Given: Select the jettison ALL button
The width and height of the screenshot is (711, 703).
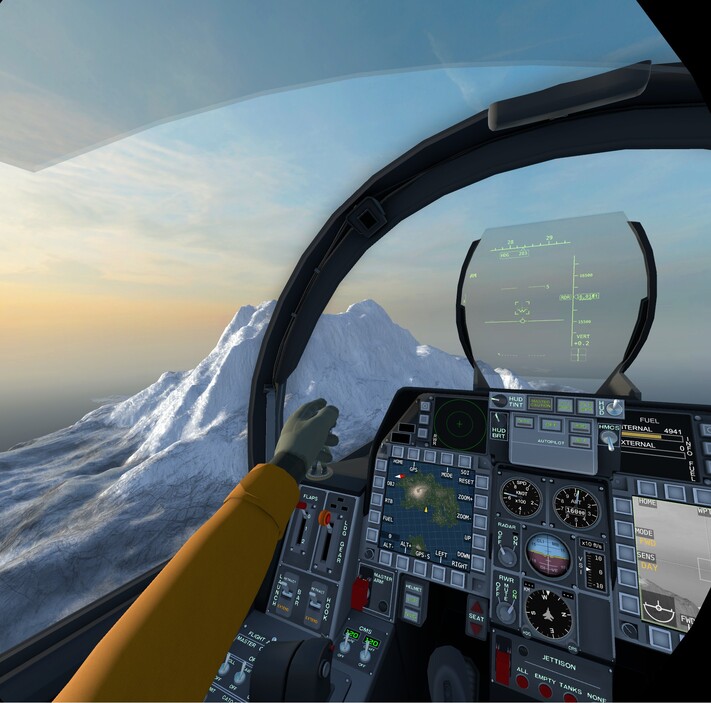Looking at the screenshot, I should [x=523, y=682].
